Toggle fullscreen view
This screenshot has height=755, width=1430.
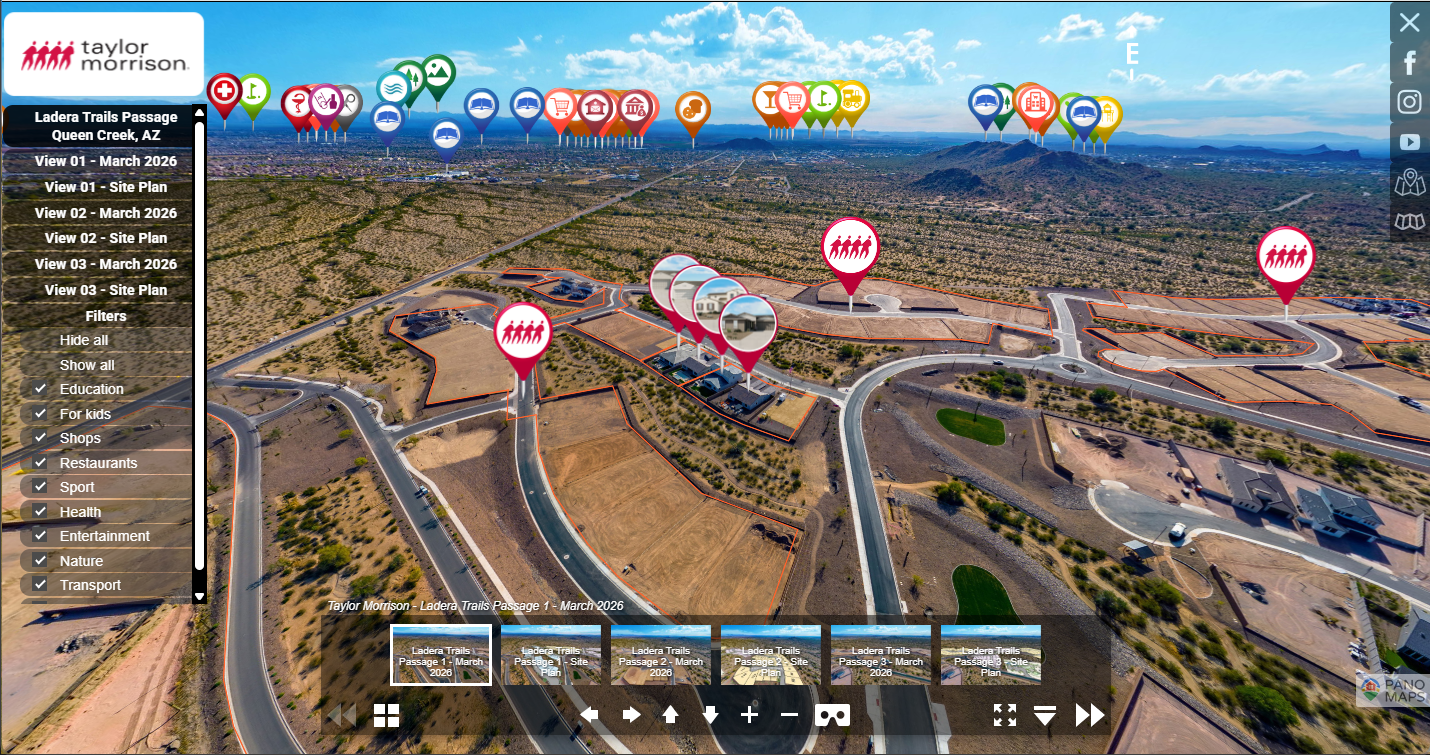point(1005,715)
